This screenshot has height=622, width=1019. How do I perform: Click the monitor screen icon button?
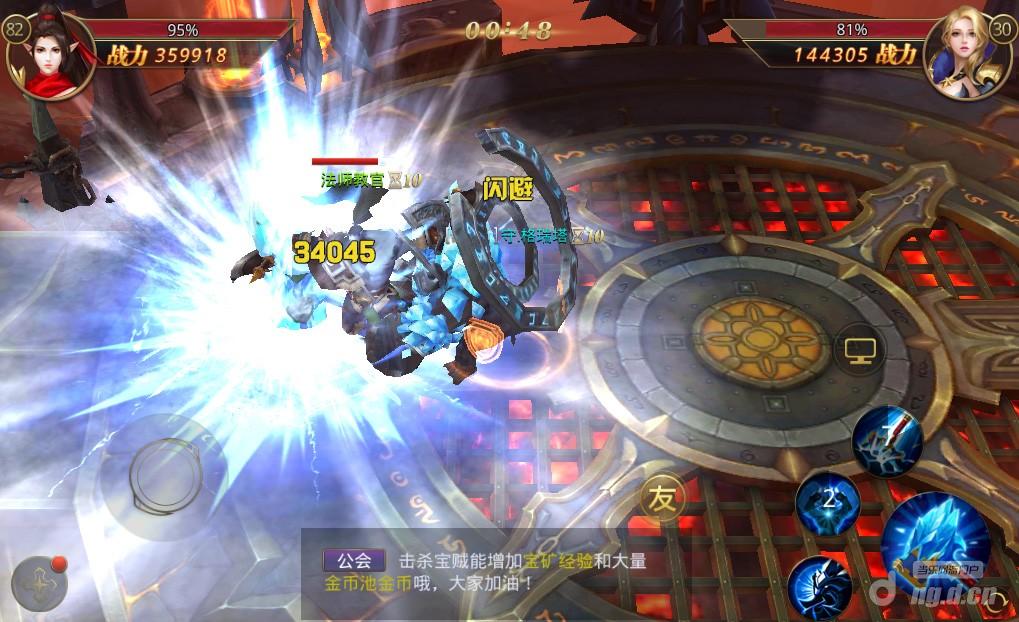point(859,350)
